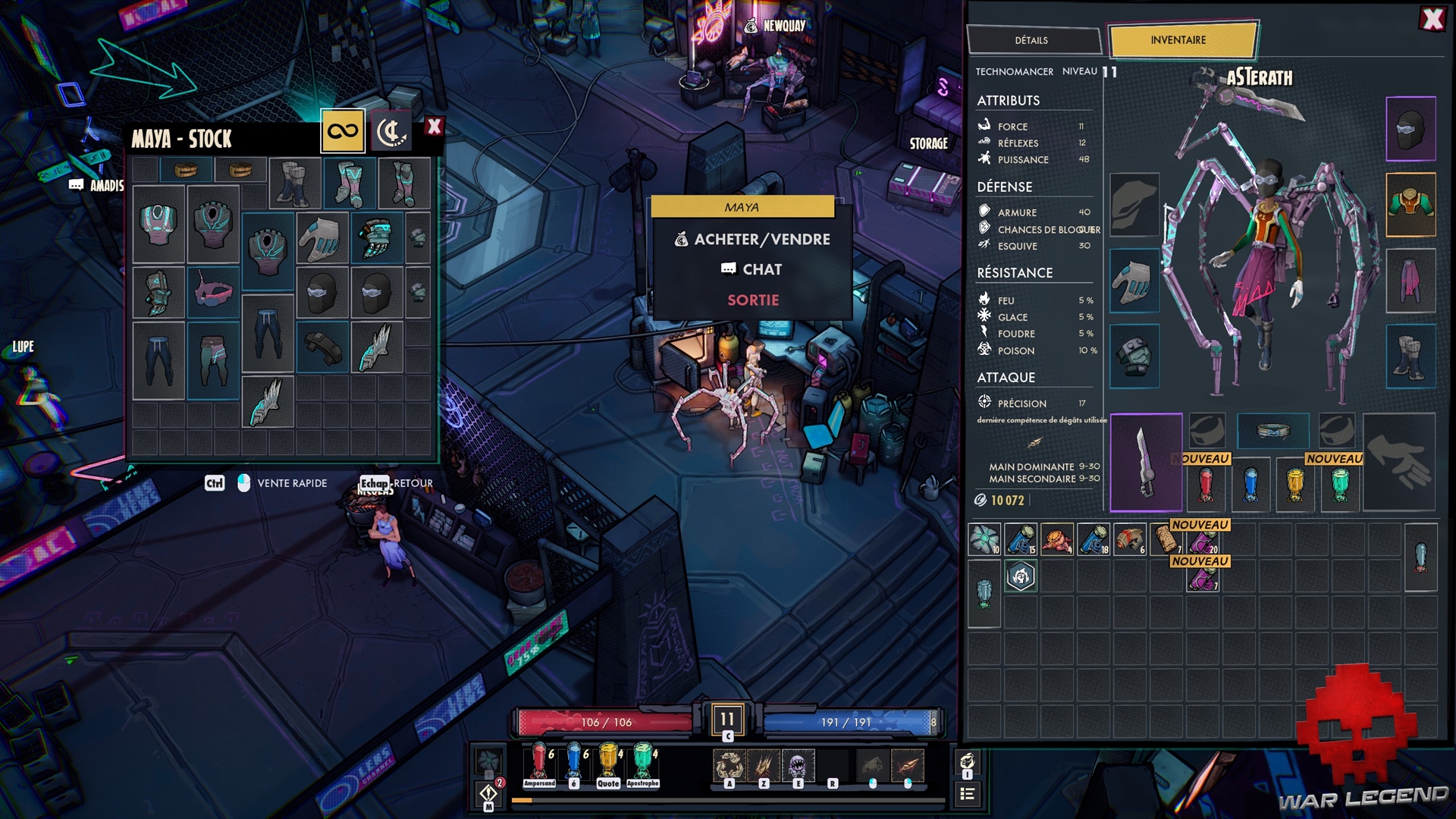Select the equipped pink skirt leg slot
Screen dimensions: 1456x819
tap(1410, 281)
